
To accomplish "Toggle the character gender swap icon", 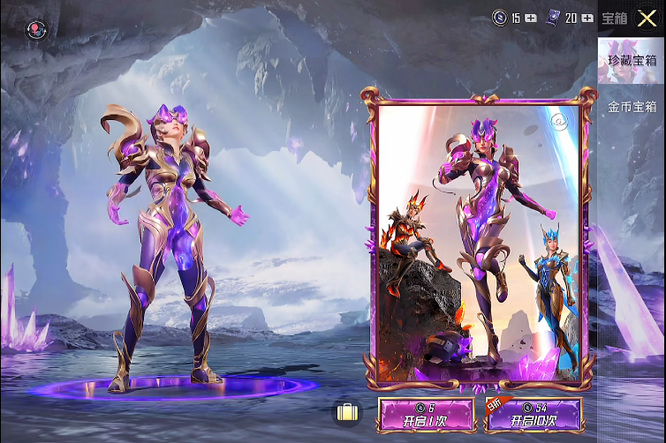I will tap(36, 30).
